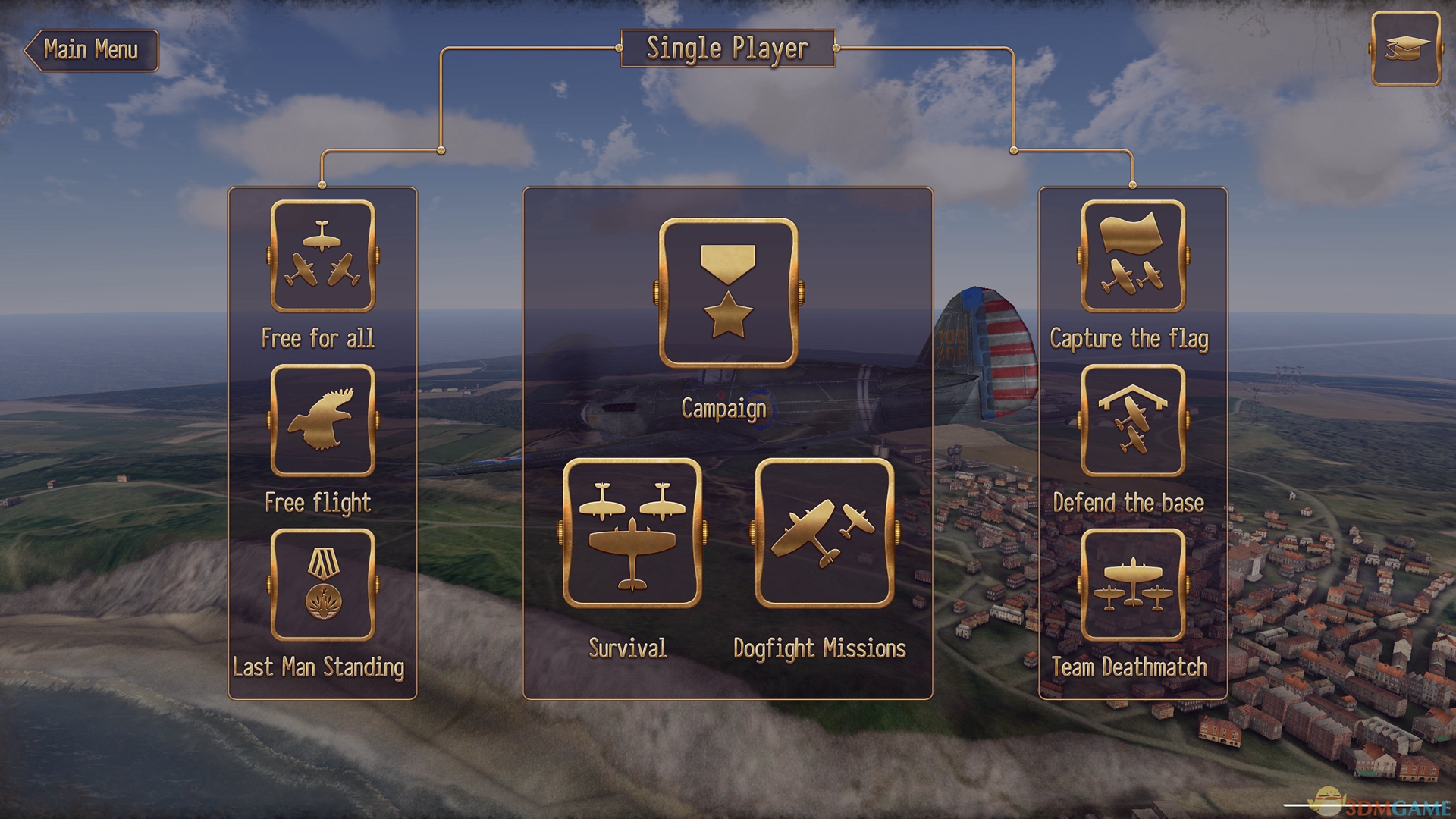Start the Campaign mode

tap(728, 293)
